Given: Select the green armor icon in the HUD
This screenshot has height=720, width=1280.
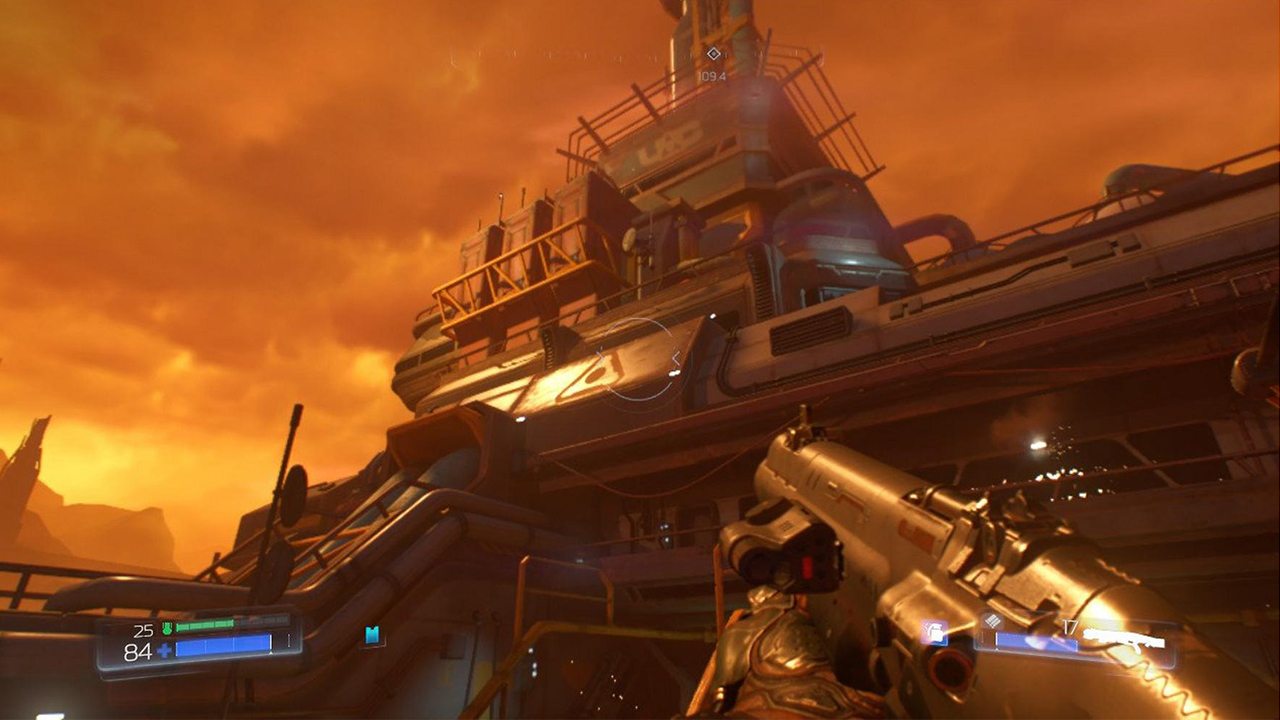Looking at the screenshot, I should 167,628.
